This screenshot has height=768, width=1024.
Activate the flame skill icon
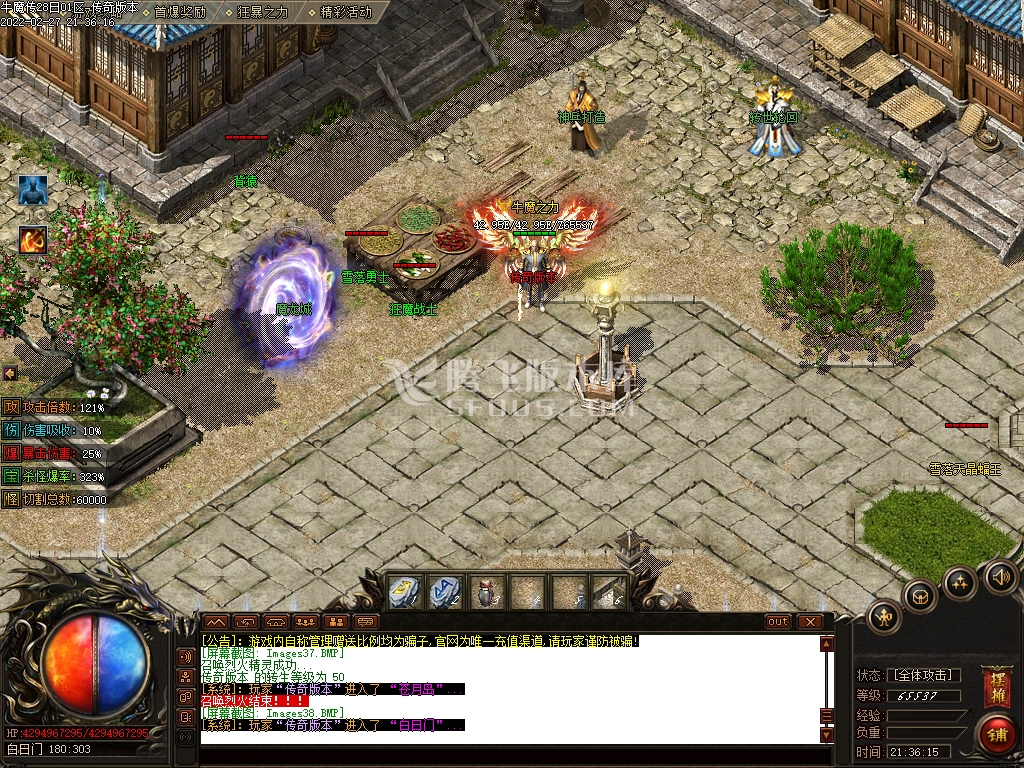pos(33,240)
